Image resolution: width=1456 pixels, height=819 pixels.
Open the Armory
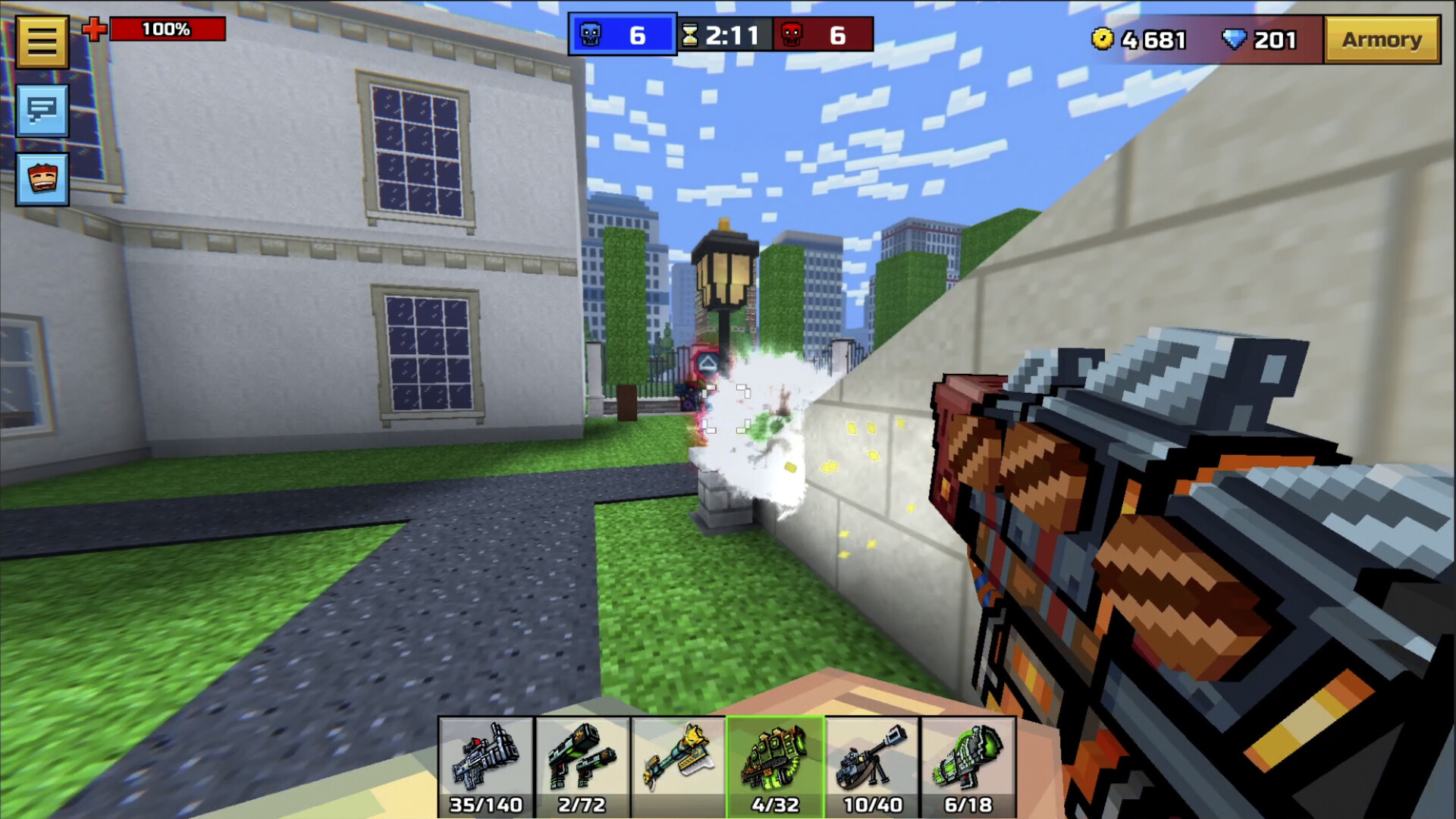1382,39
